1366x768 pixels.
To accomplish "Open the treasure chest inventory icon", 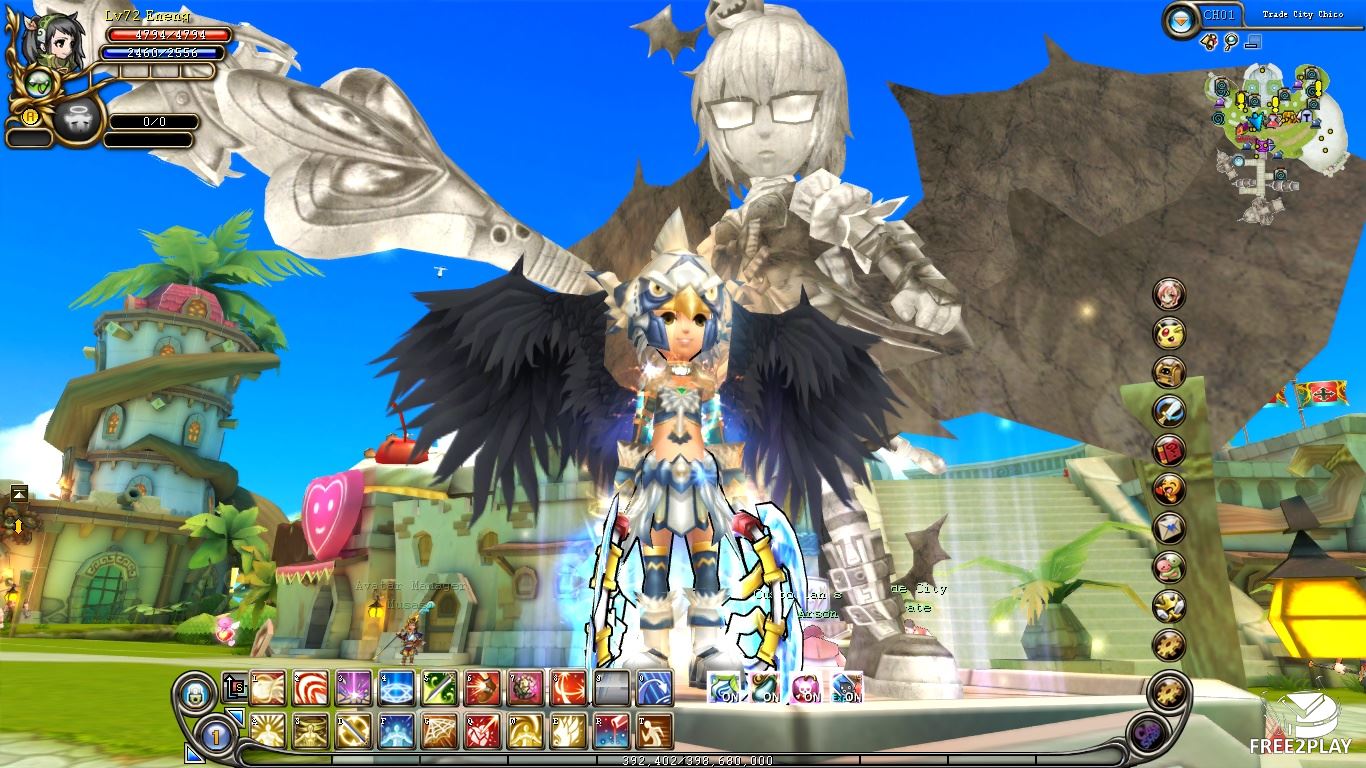I will point(1169,371).
